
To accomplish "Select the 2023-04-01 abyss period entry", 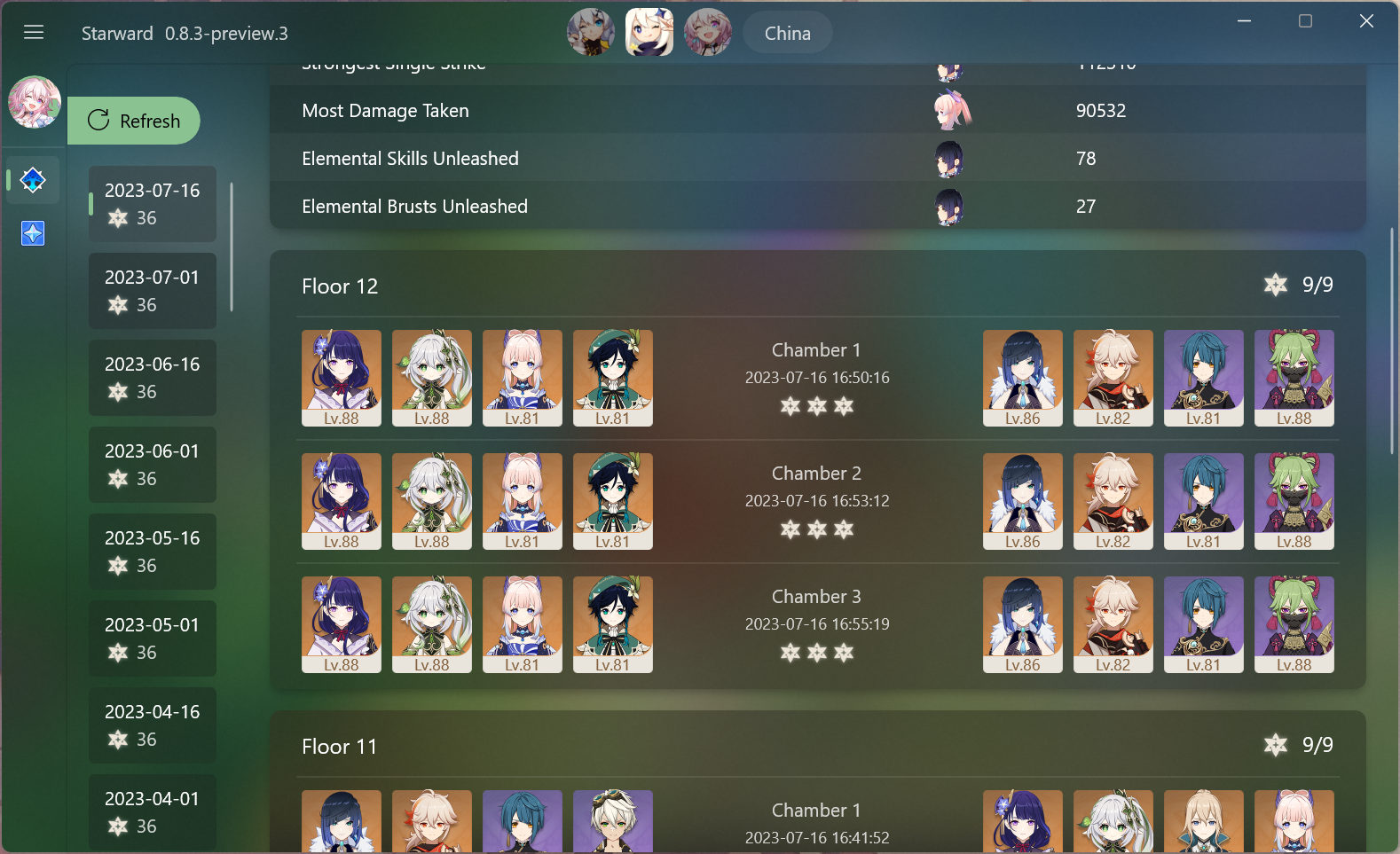I will (x=152, y=811).
